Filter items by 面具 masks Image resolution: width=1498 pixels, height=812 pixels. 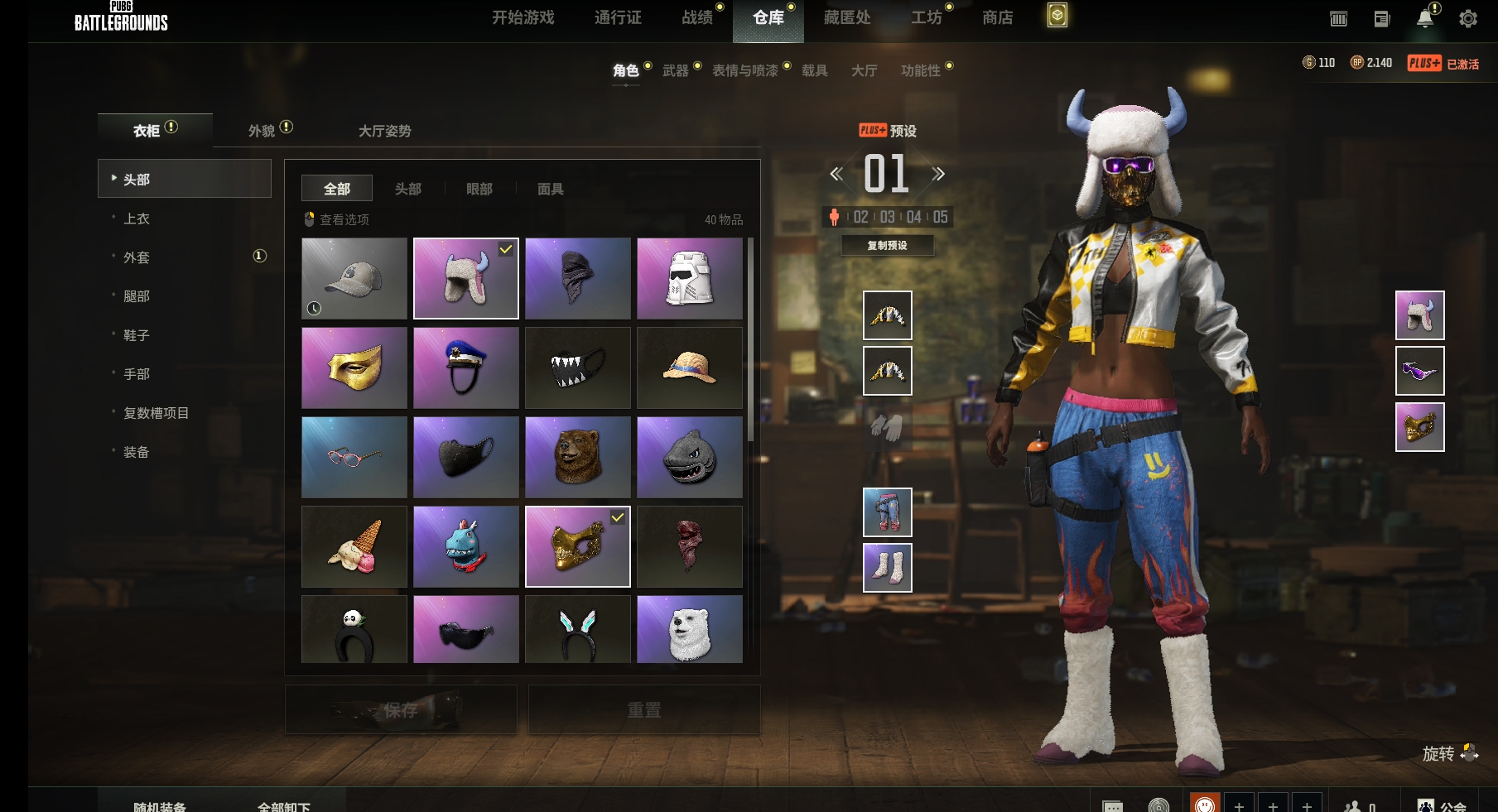click(x=550, y=189)
